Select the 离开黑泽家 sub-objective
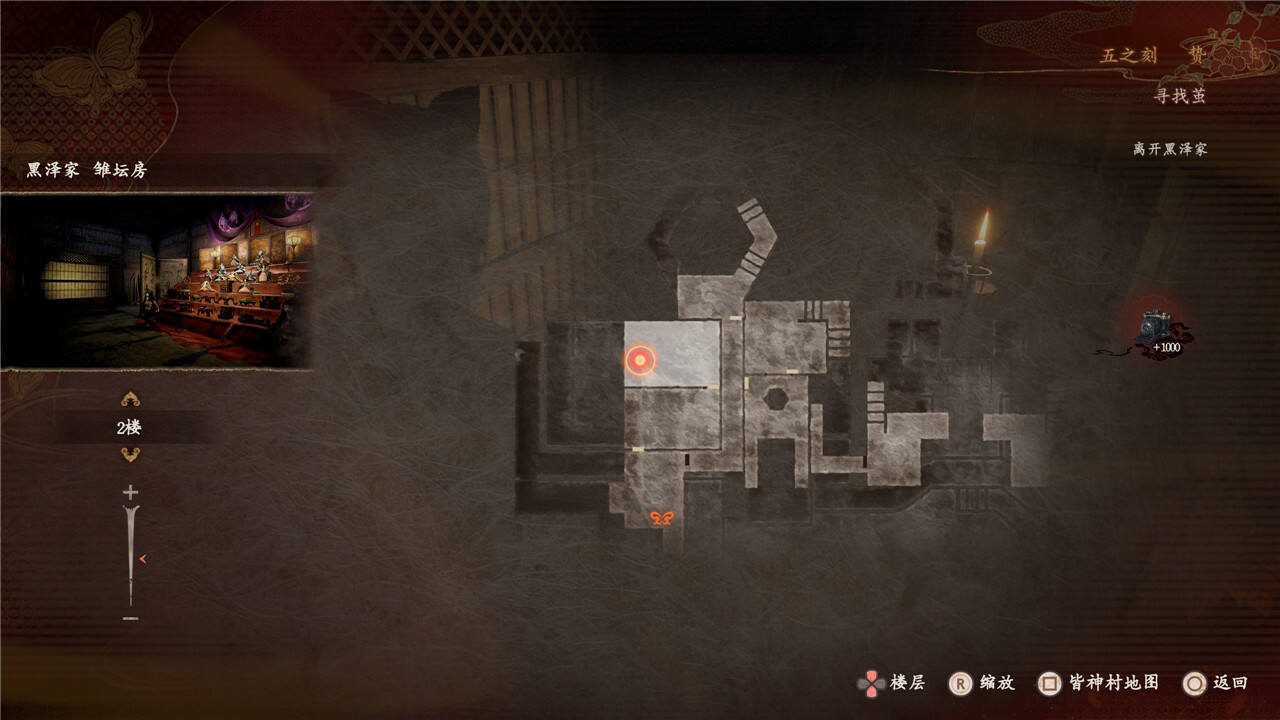Image resolution: width=1280 pixels, height=720 pixels. (x=1170, y=149)
